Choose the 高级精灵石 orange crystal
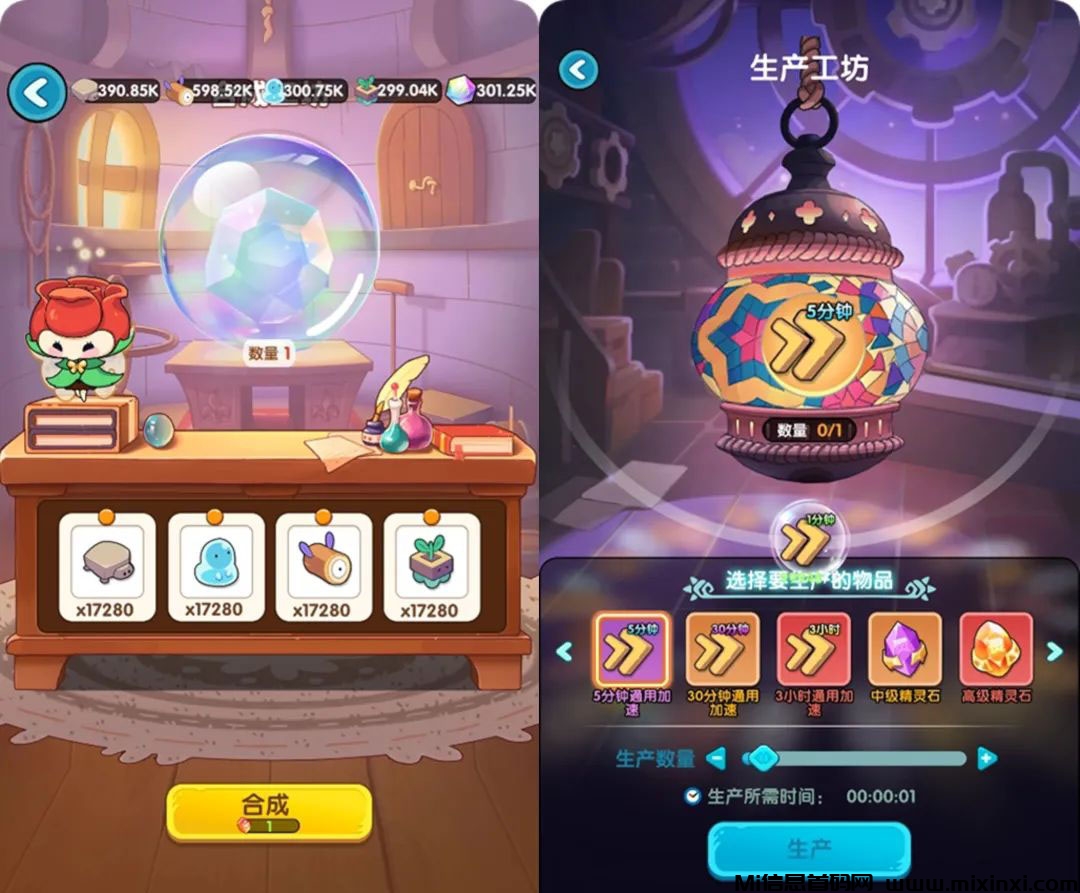The height and width of the screenshot is (893, 1080). point(995,651)
